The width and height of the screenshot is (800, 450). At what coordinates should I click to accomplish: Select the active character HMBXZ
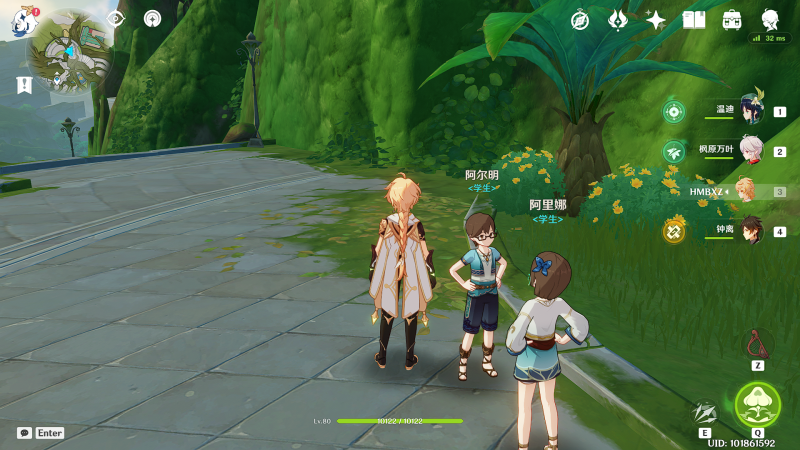[x=745, y=191]
